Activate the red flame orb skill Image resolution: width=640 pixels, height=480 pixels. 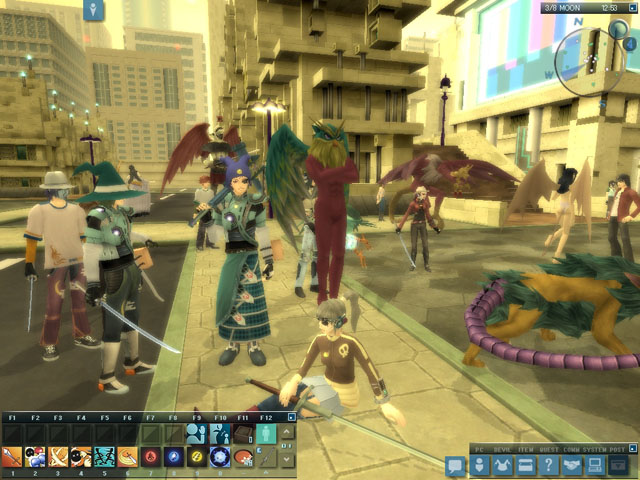[x=151, y=457]
